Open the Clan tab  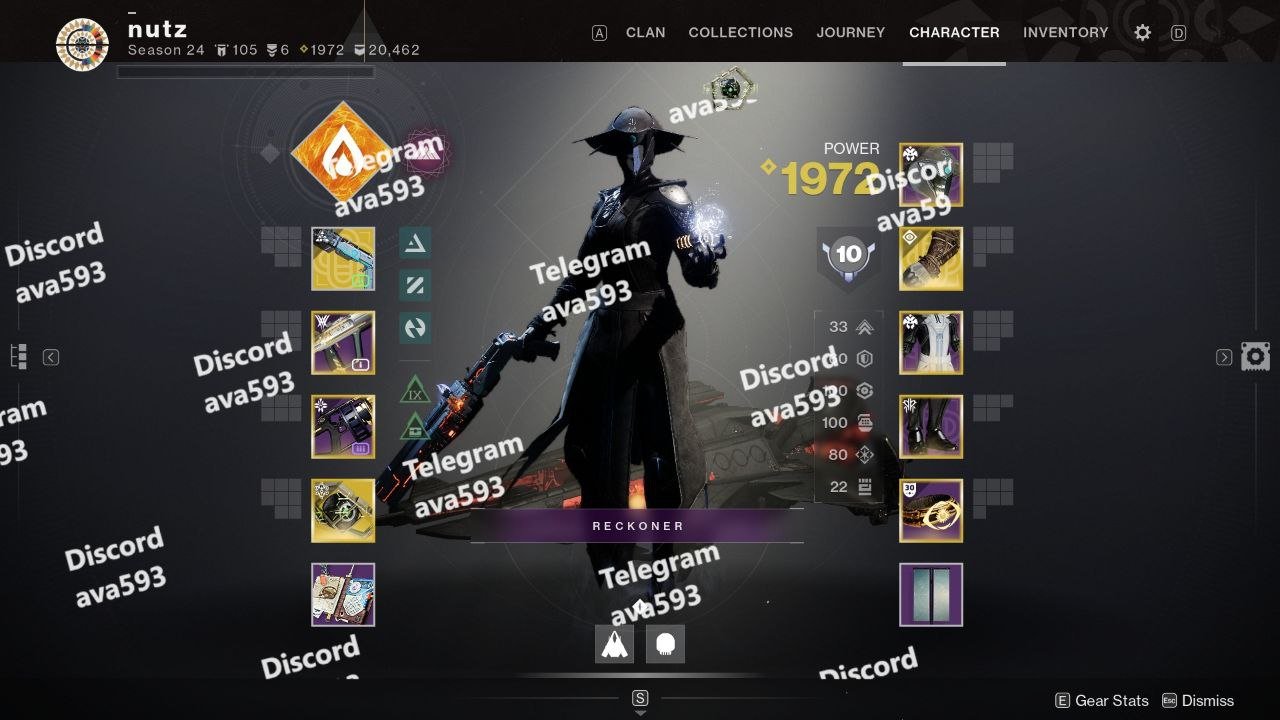pos(645,32)
